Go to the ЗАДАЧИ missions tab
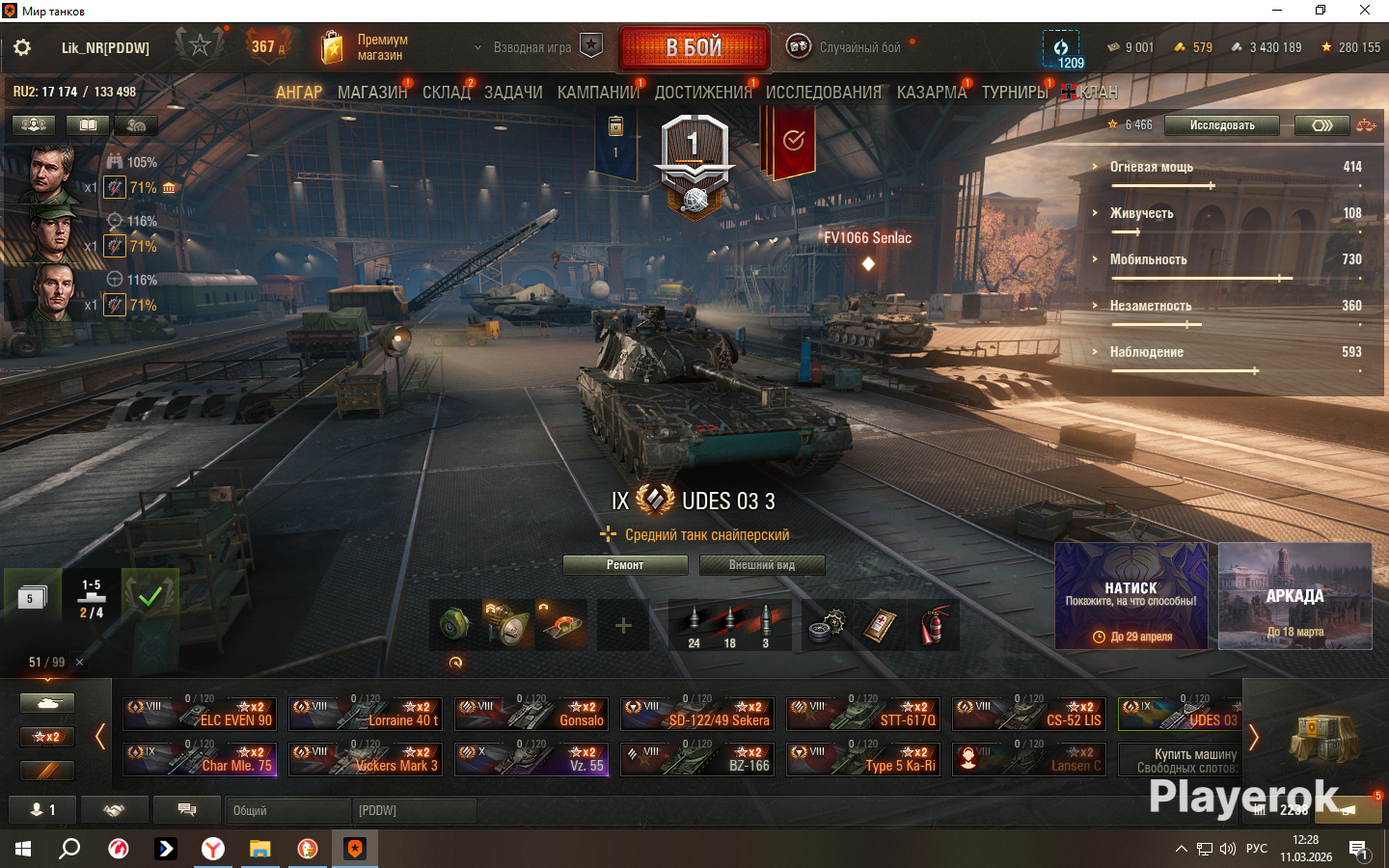The image size is (1389, 868). click(513, 93)
